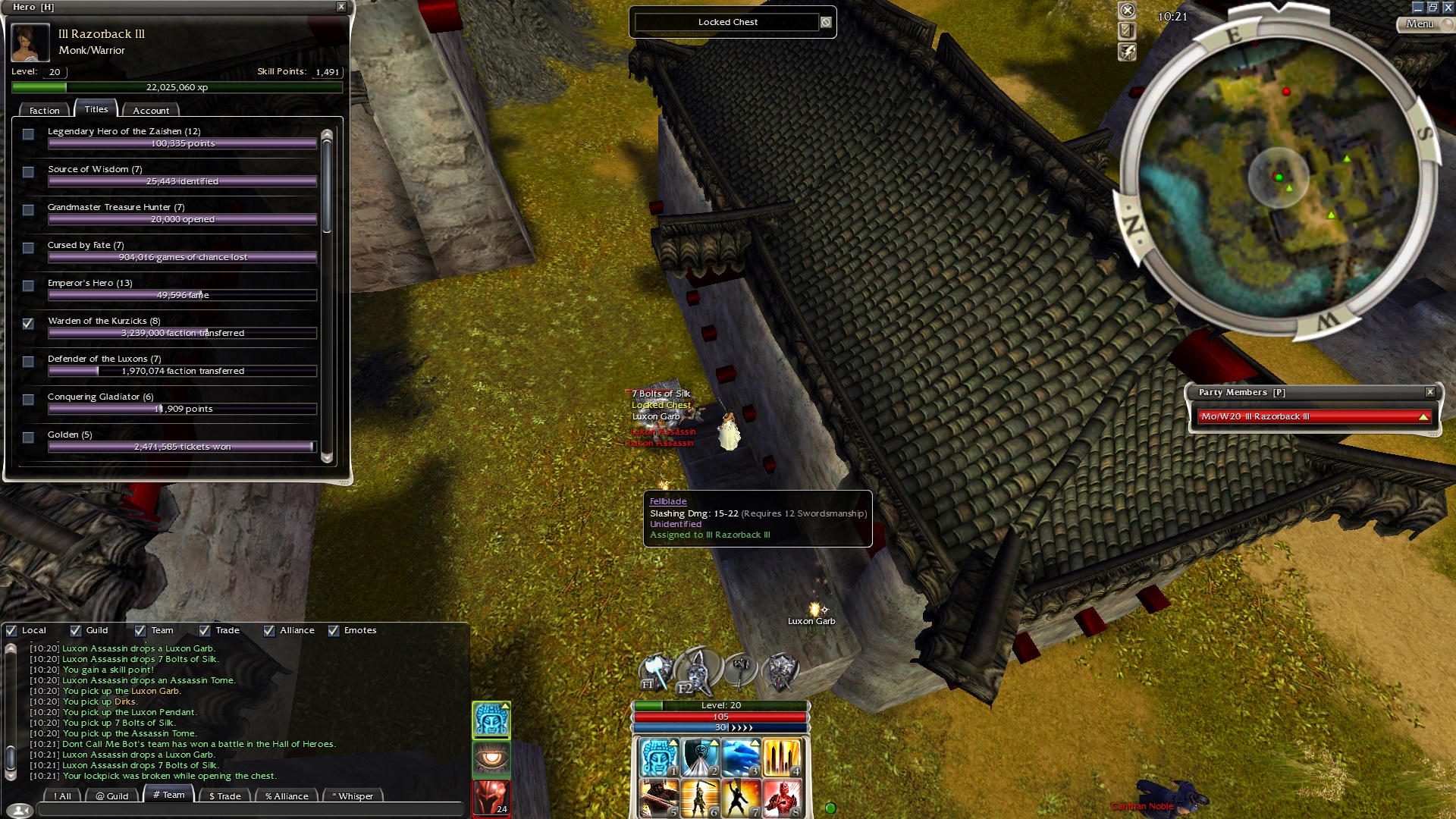
Task: Open the game Menu button
Action: pyautogui.click(x=1420, y=24)
